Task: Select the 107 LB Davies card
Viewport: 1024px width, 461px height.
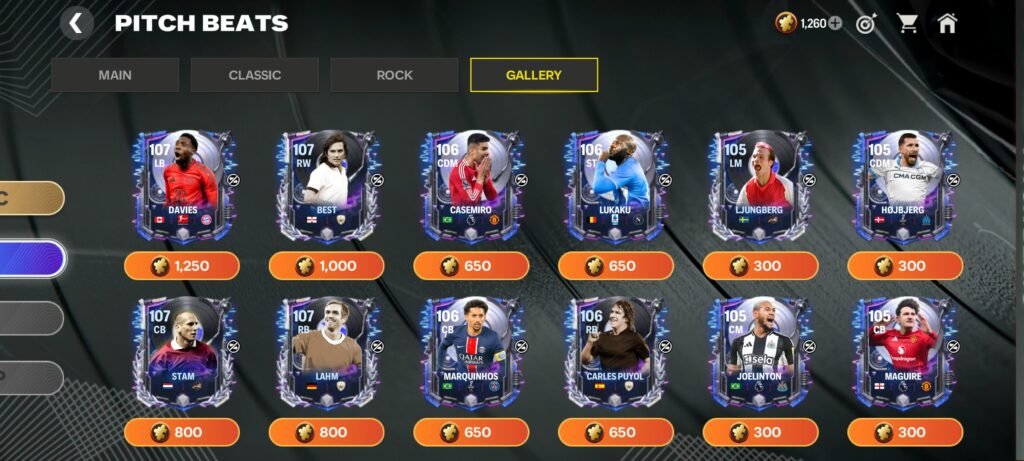Action: tap(182, 187)
